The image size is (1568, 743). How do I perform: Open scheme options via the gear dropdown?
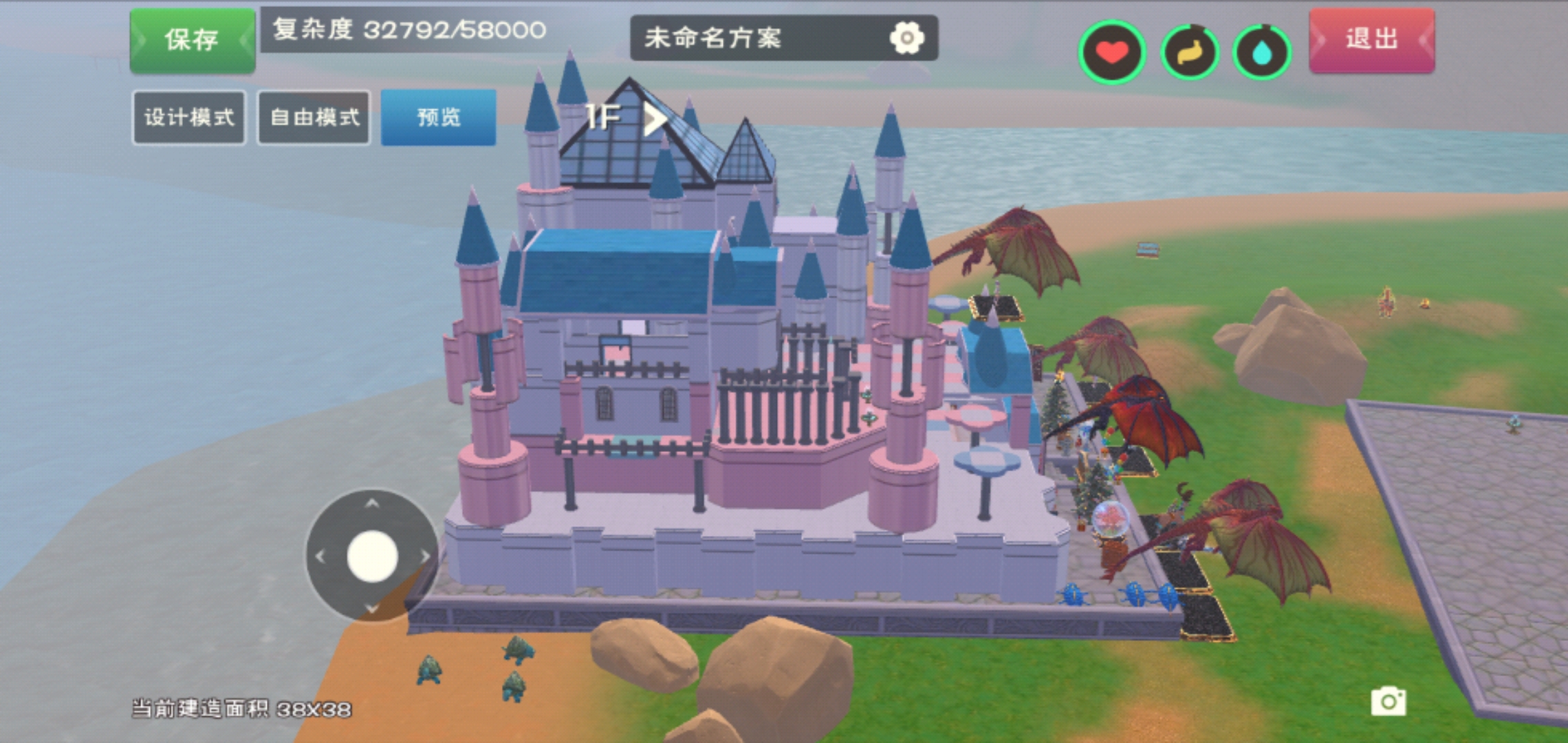point(909,37)
